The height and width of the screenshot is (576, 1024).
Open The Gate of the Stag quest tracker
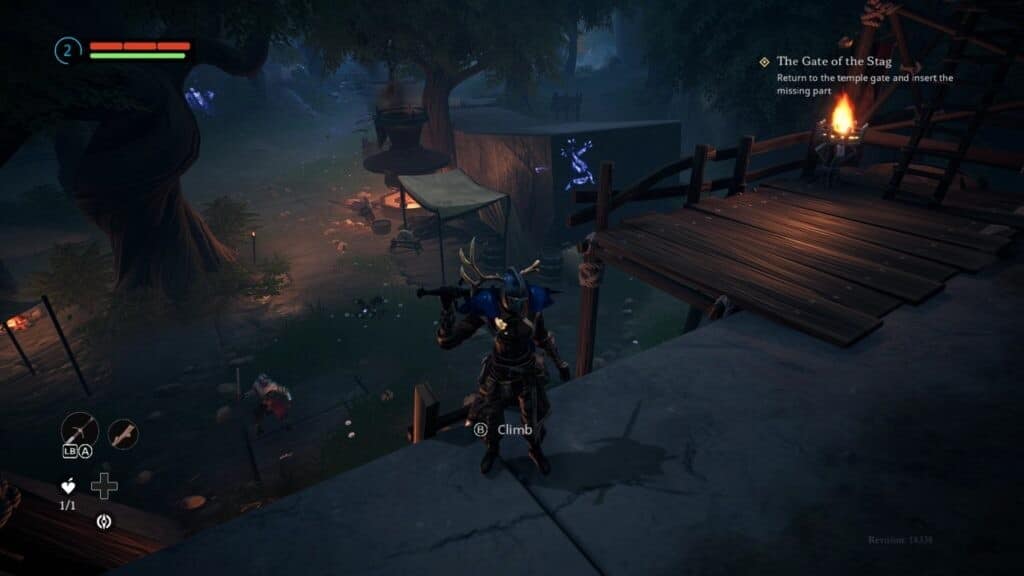pyautogui.click(x=834, y=62)
